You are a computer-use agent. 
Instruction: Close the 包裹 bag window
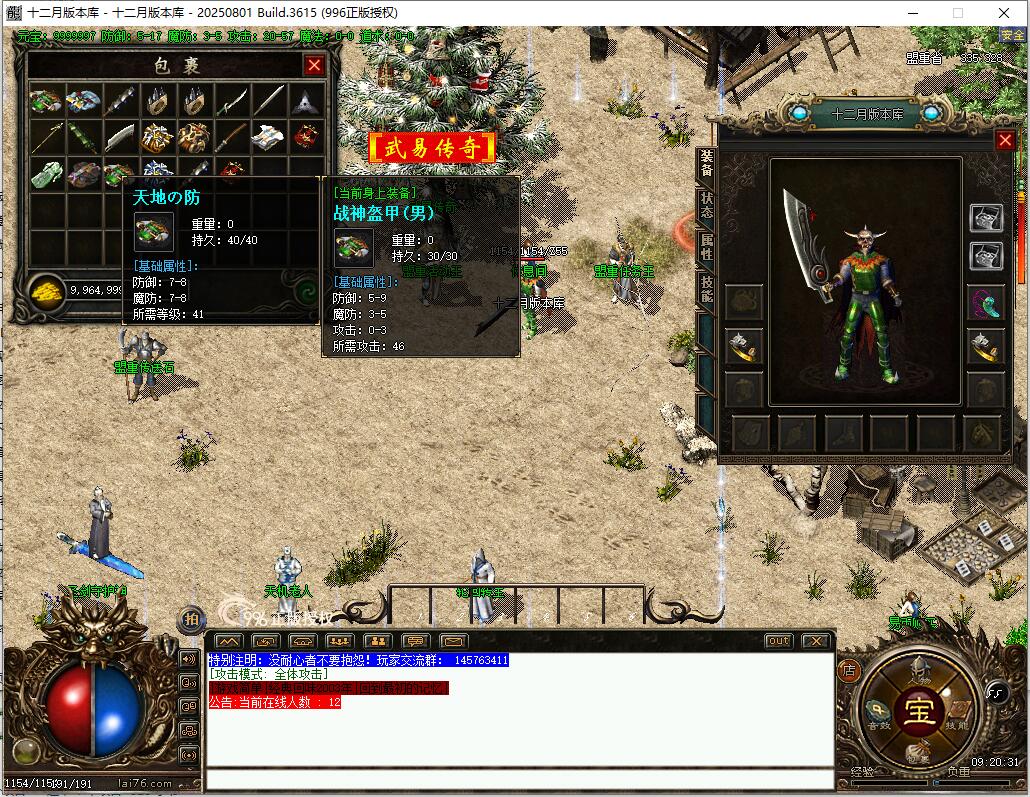[314, 66]
